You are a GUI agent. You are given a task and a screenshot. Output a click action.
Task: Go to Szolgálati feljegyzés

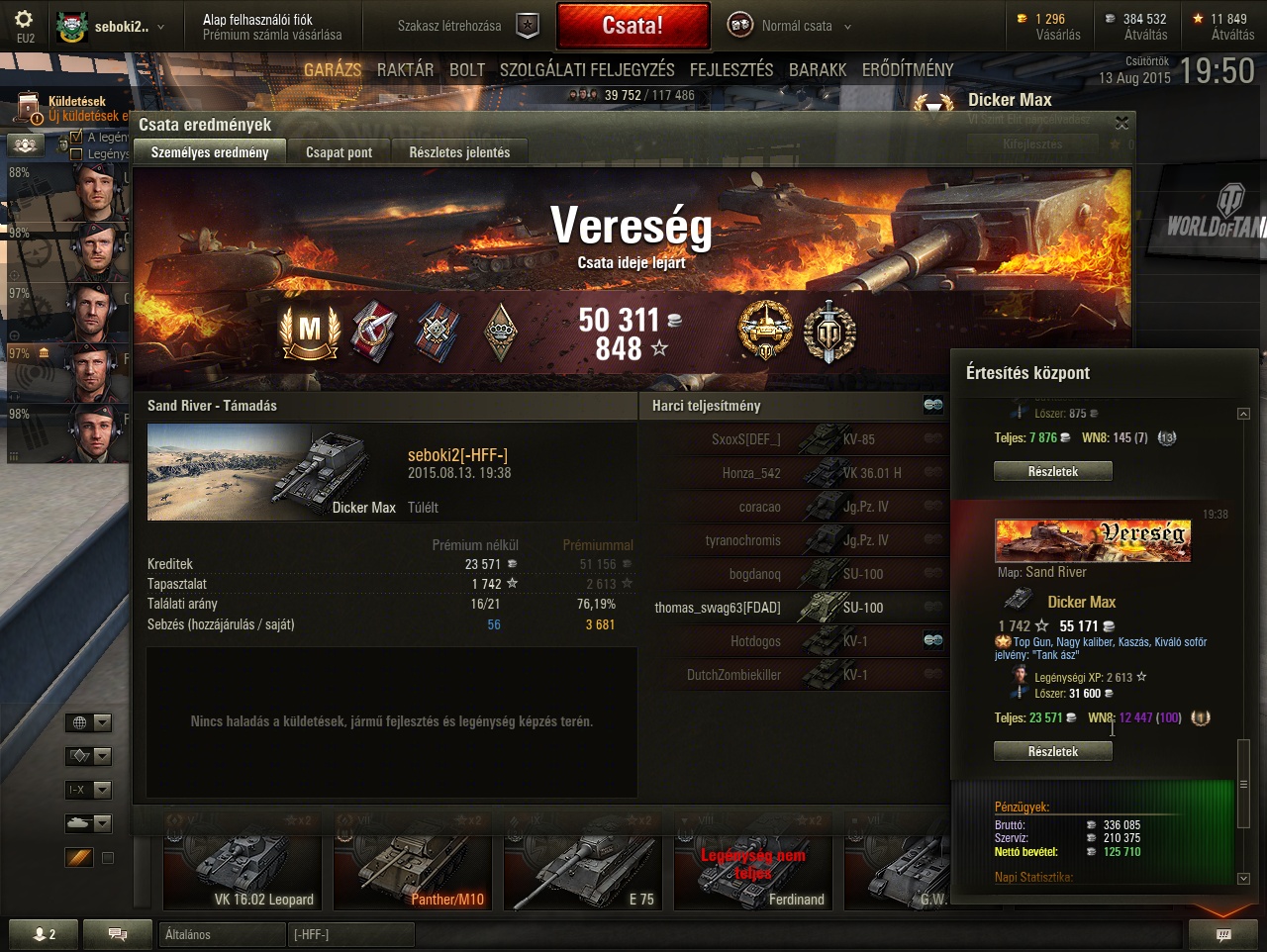pyautogui.click(x=587, y=69)
